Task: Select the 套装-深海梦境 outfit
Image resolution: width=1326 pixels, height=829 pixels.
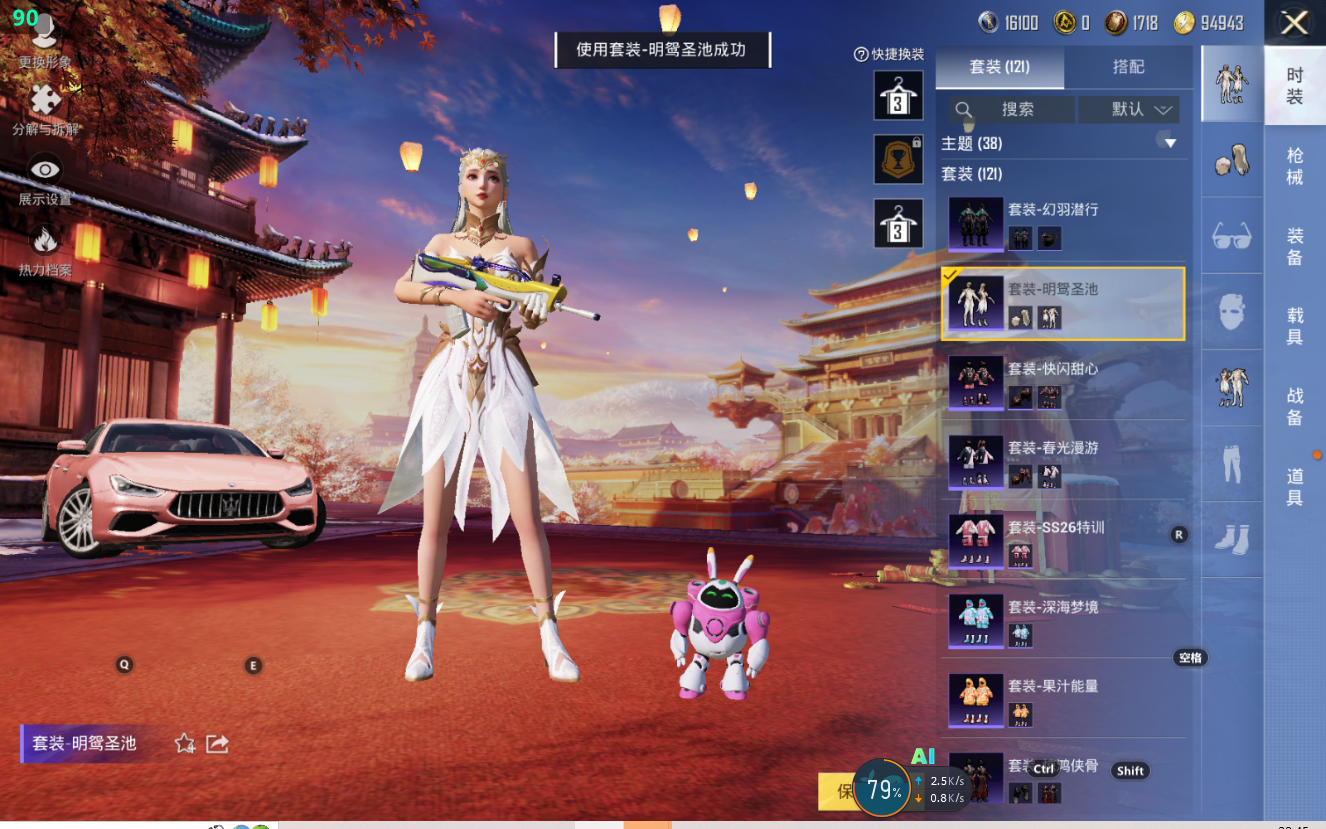Action: (x=1063, y=620)
